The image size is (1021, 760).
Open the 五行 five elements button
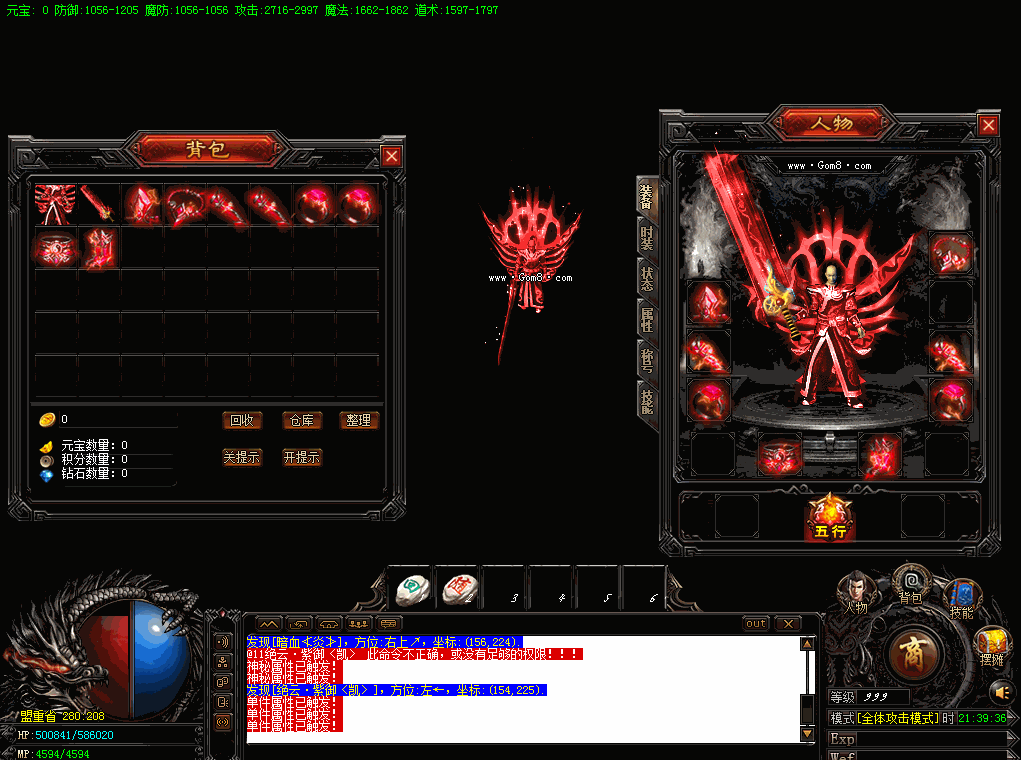pyautogui.click(x=829, y=517)
